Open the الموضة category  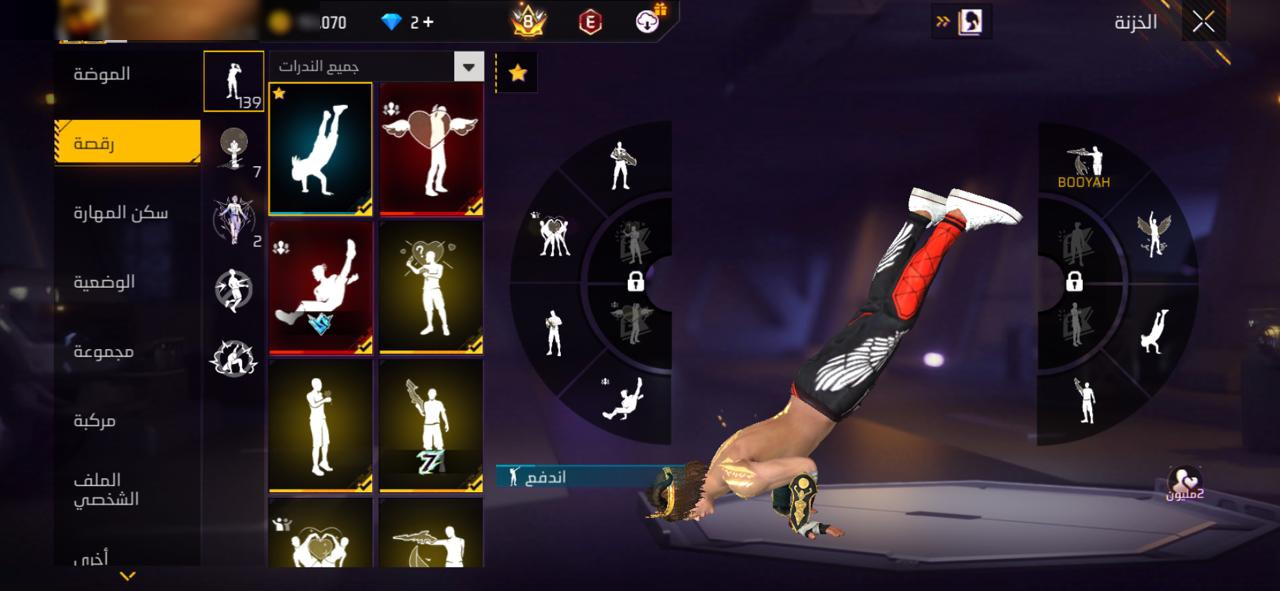(103, 74)
